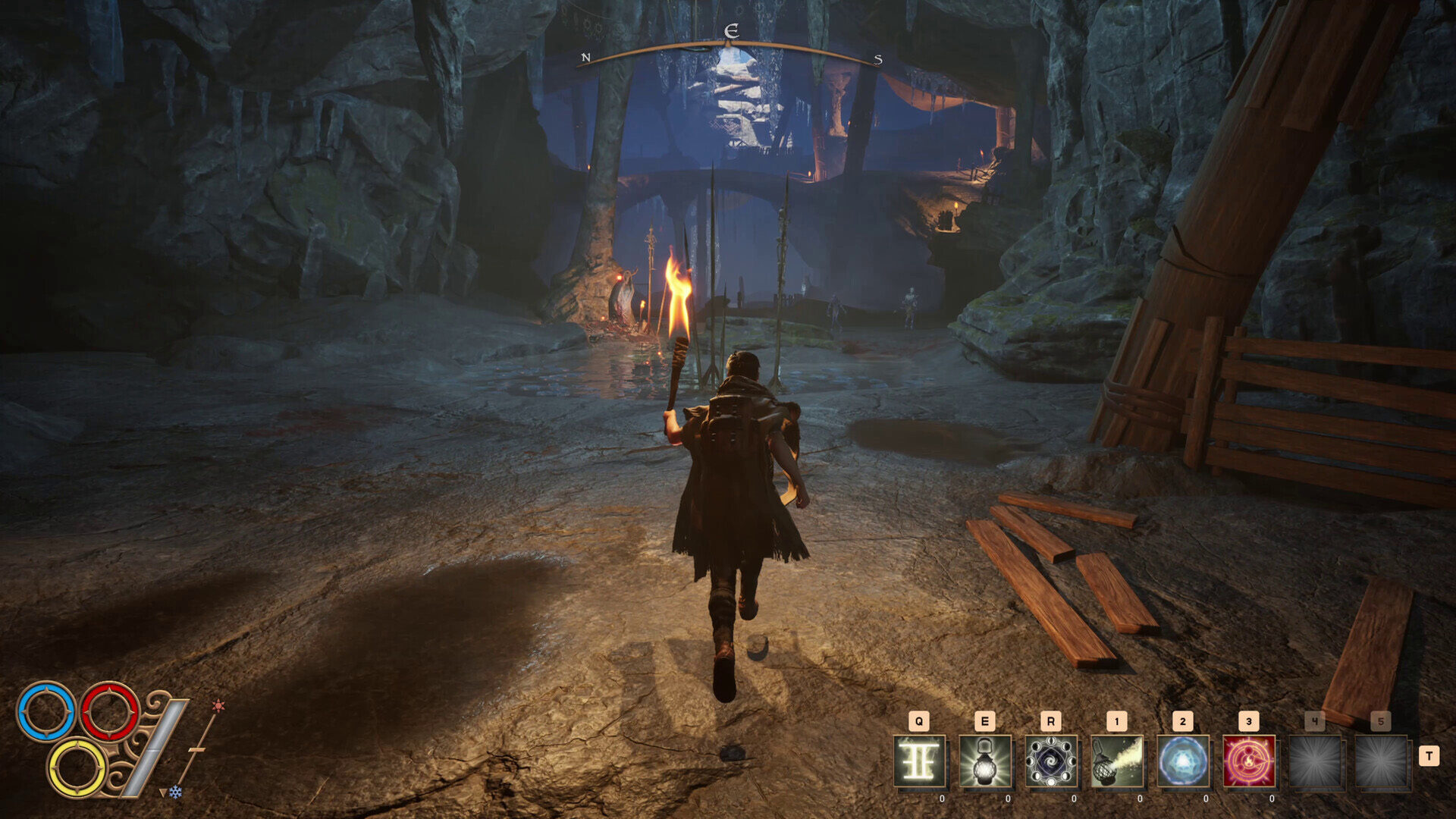Click the snowflake at the temperature gauge bottom

coord(176,792)
